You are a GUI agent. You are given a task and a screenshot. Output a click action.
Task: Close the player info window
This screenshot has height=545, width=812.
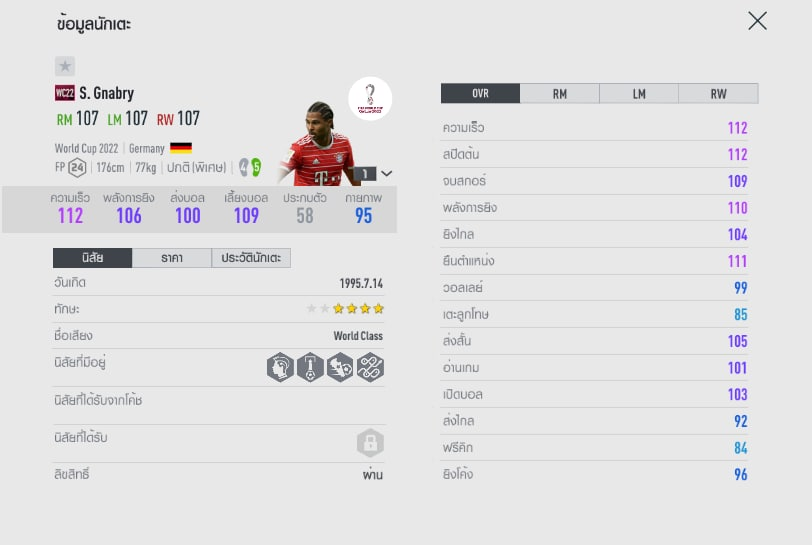coord(757,21)
